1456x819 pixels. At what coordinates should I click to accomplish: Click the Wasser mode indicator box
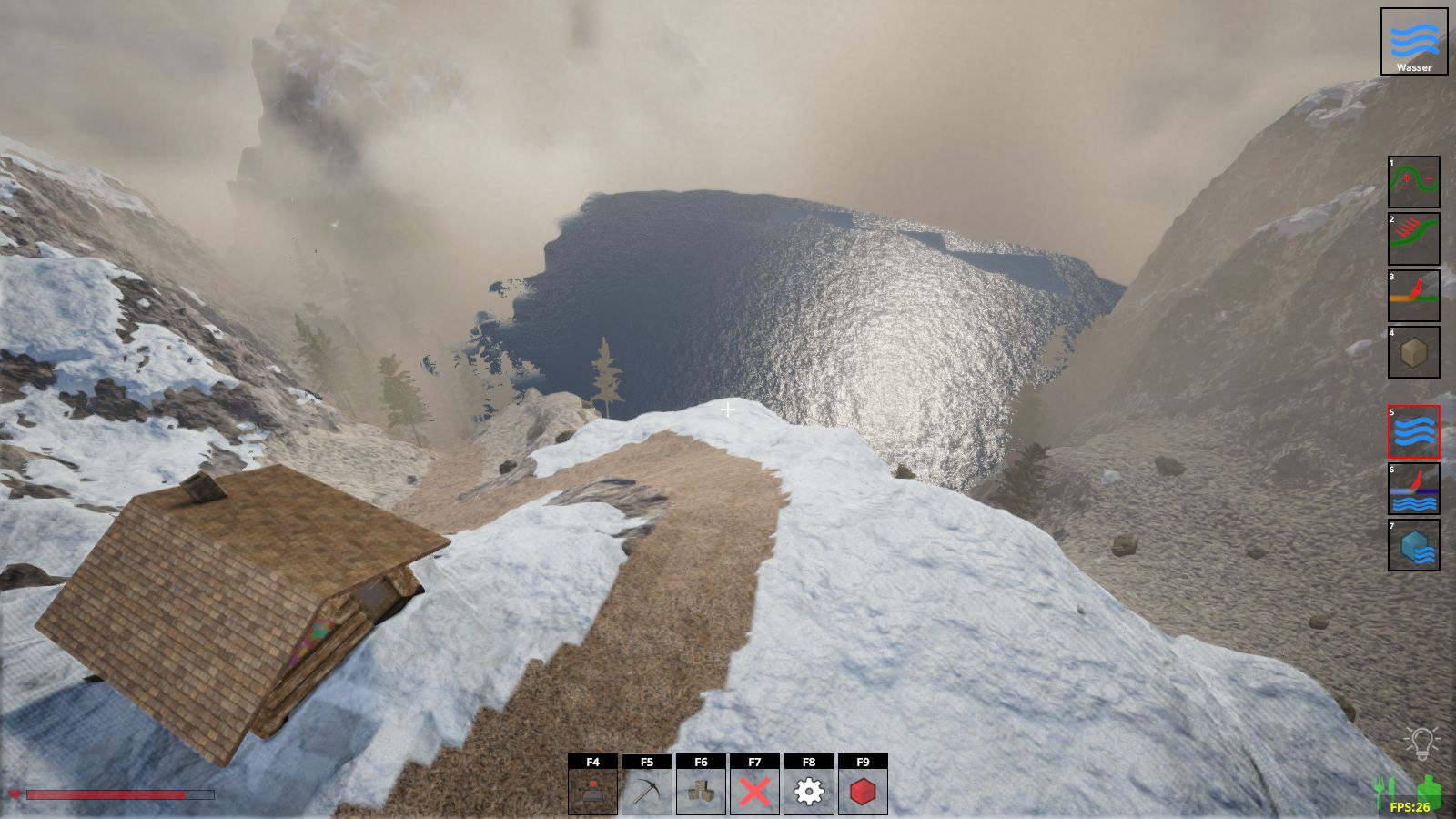click(1413, 42)
